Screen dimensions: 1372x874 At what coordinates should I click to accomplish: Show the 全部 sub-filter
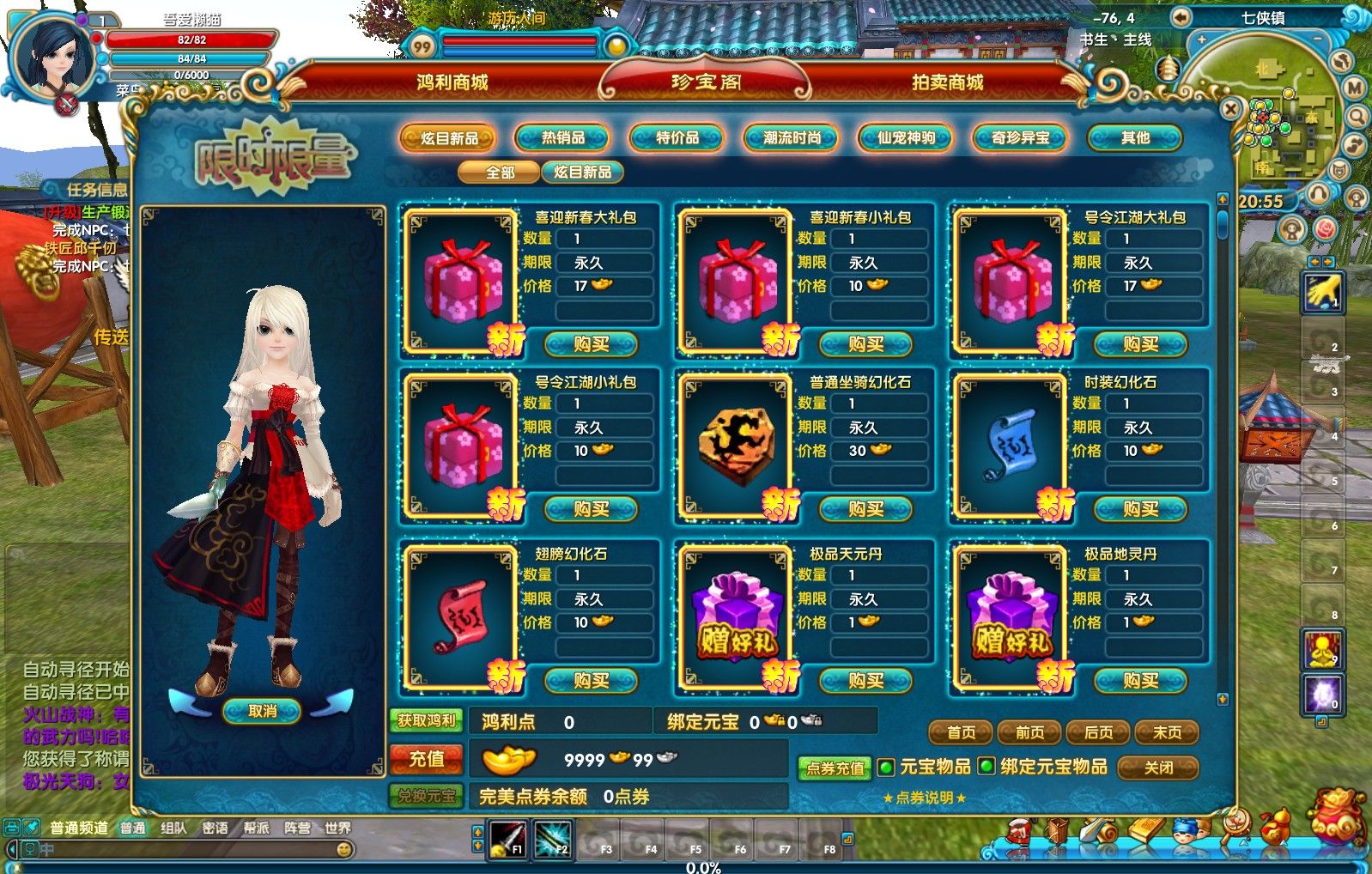(x=500, y=173)
